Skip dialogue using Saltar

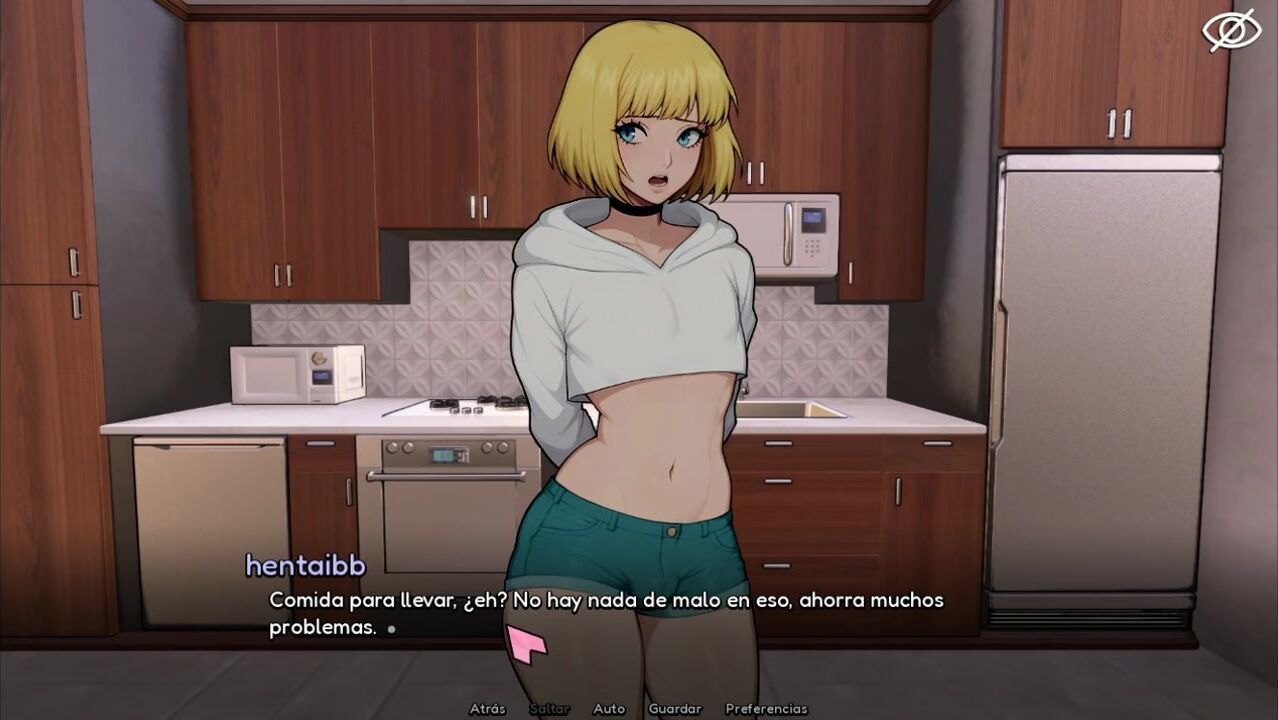click(549, 709)
